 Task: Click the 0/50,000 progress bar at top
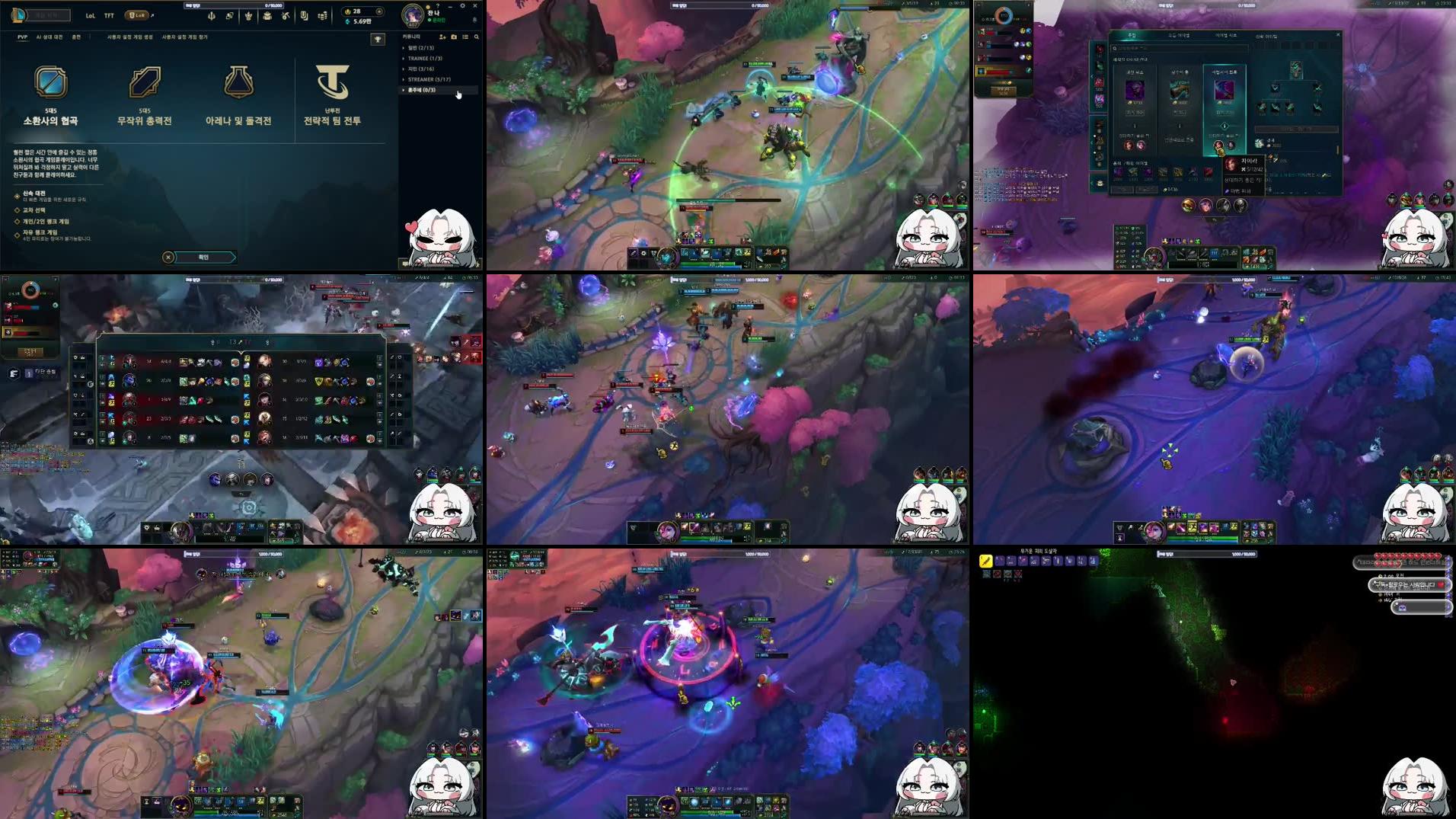[233, 5]
